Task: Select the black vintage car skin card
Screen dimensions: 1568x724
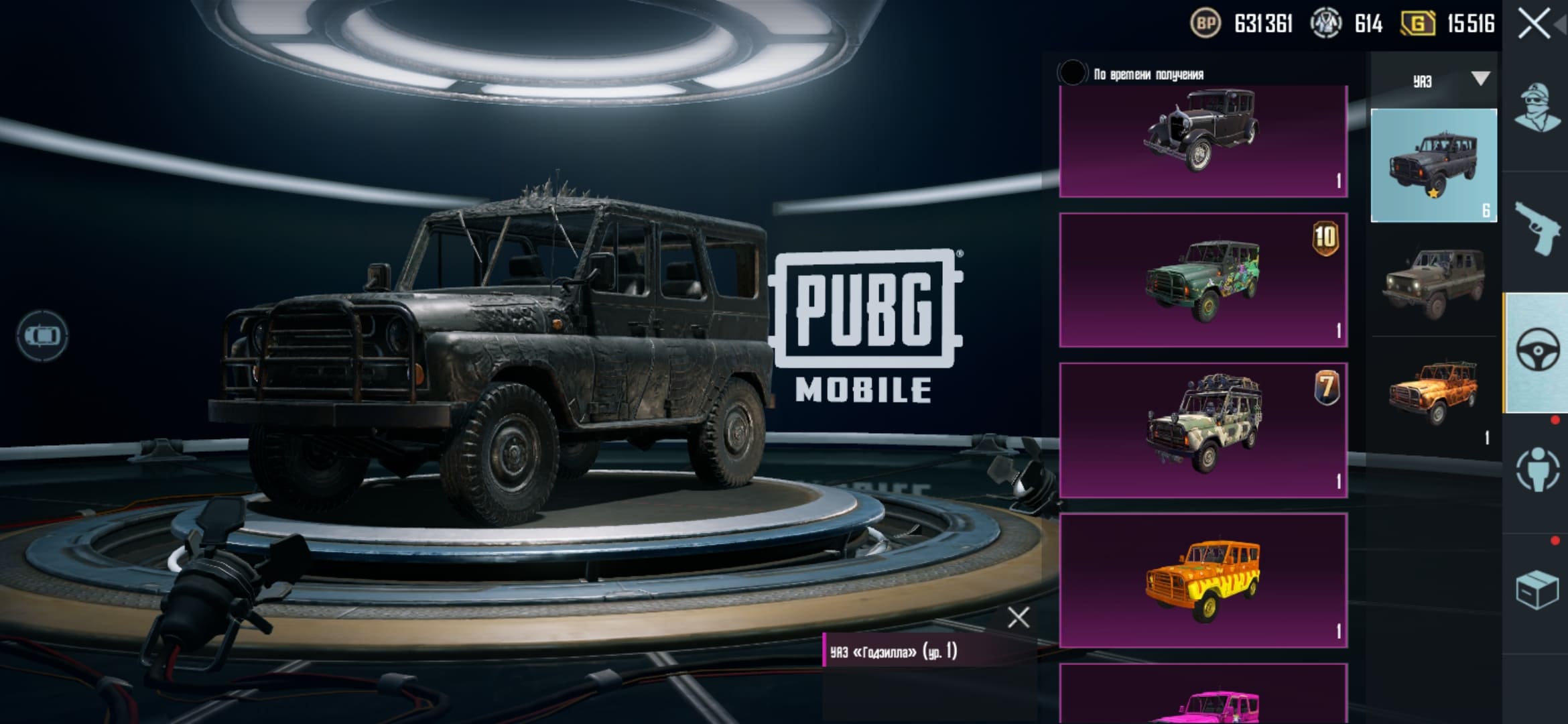Action: [x=1203, y=141]
